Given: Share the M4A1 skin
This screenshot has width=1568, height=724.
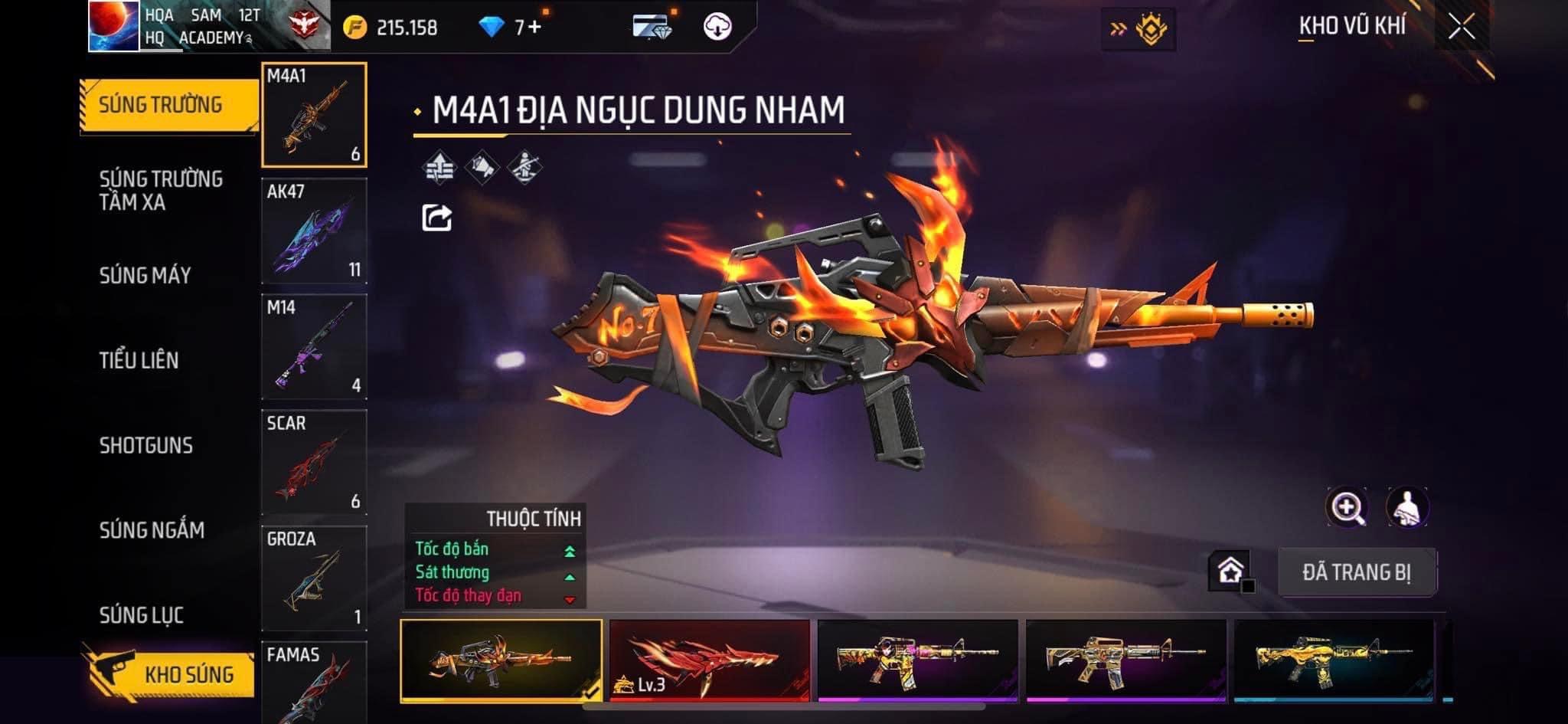Looking at the screenshot, I should (436, 218).
